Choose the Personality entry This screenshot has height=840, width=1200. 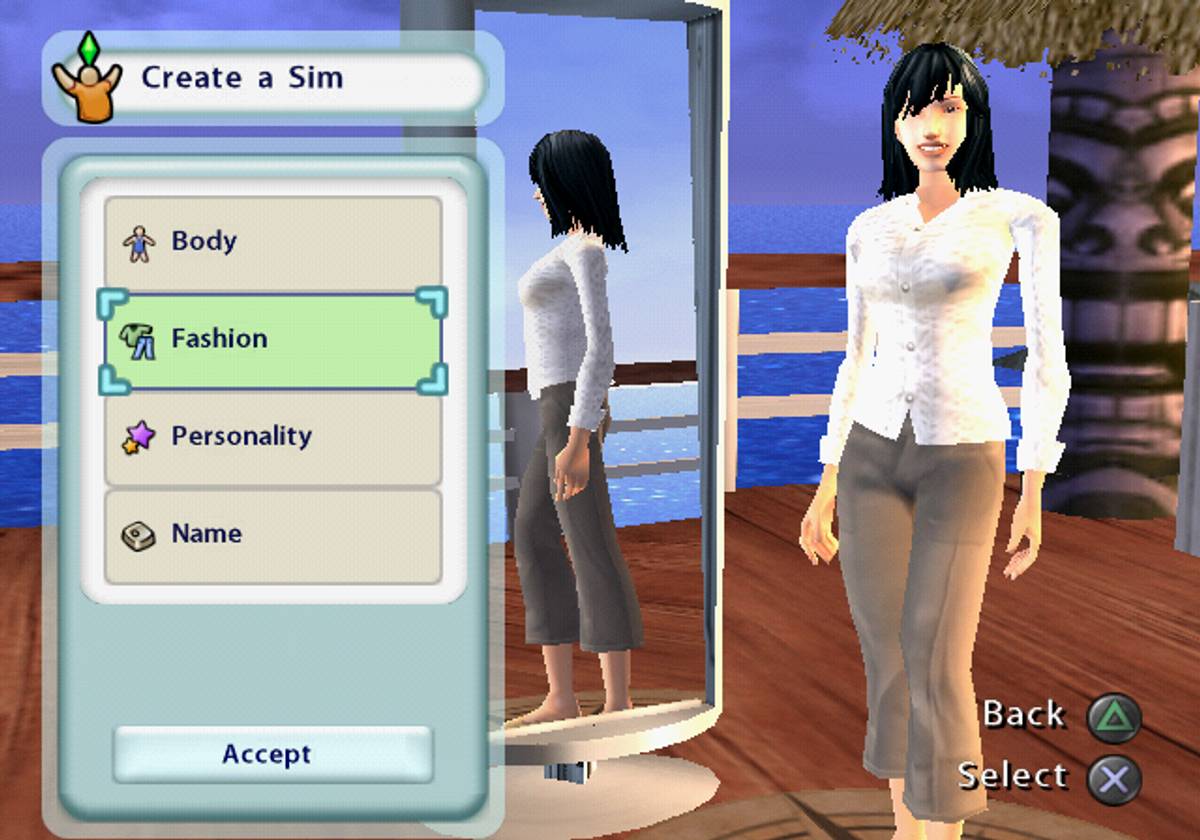point(272,437)
